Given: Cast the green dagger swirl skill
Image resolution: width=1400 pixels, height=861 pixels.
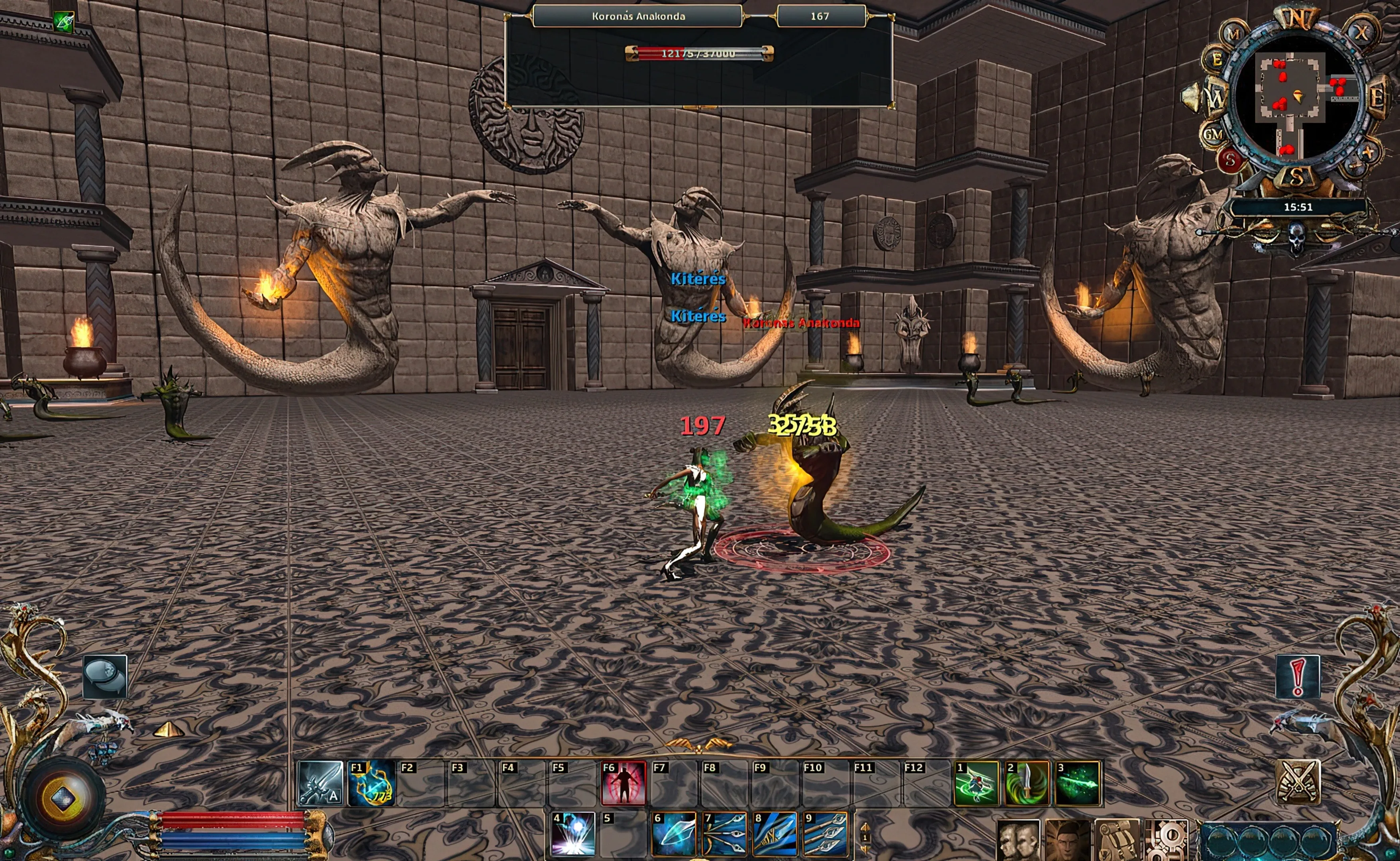Looking at the screenshot, I should [1027, 784].
